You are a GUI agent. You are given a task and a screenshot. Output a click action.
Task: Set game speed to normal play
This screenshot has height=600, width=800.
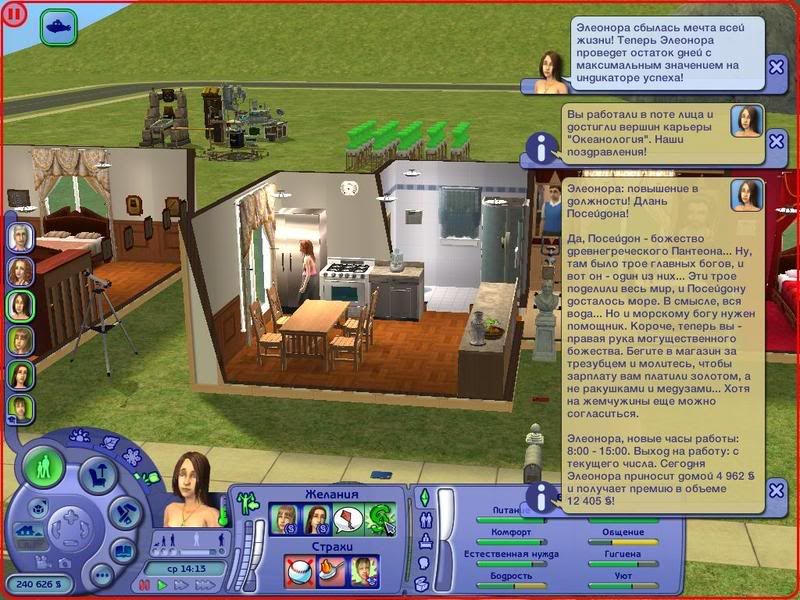click(162, 583)
